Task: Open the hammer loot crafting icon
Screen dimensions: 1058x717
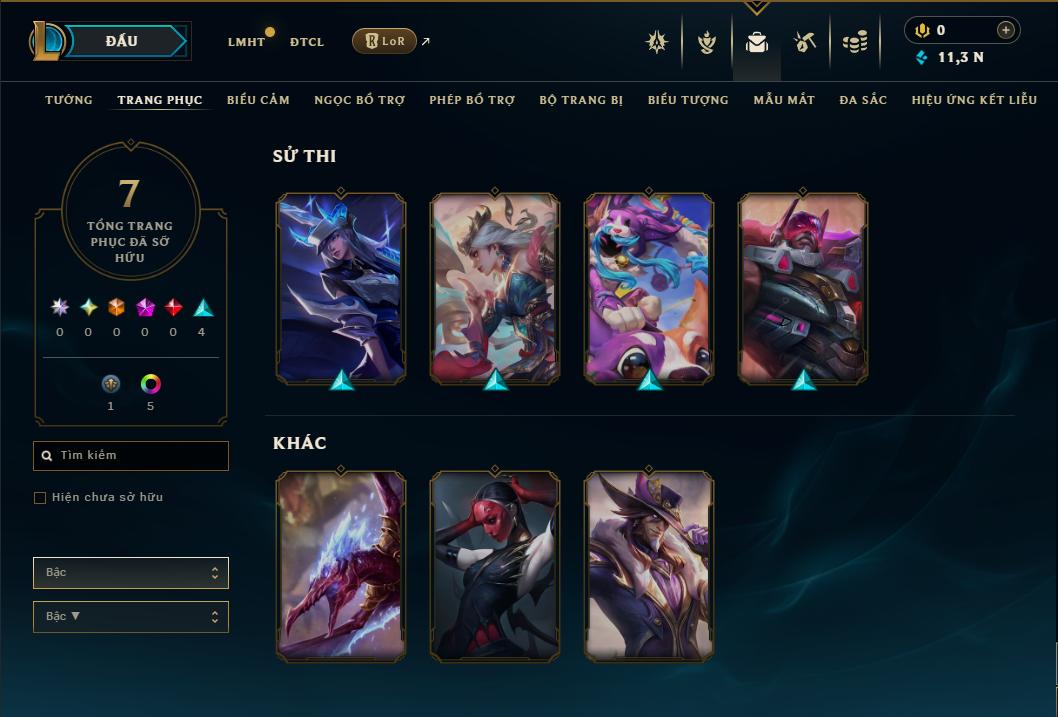Action: click(805, 42)
